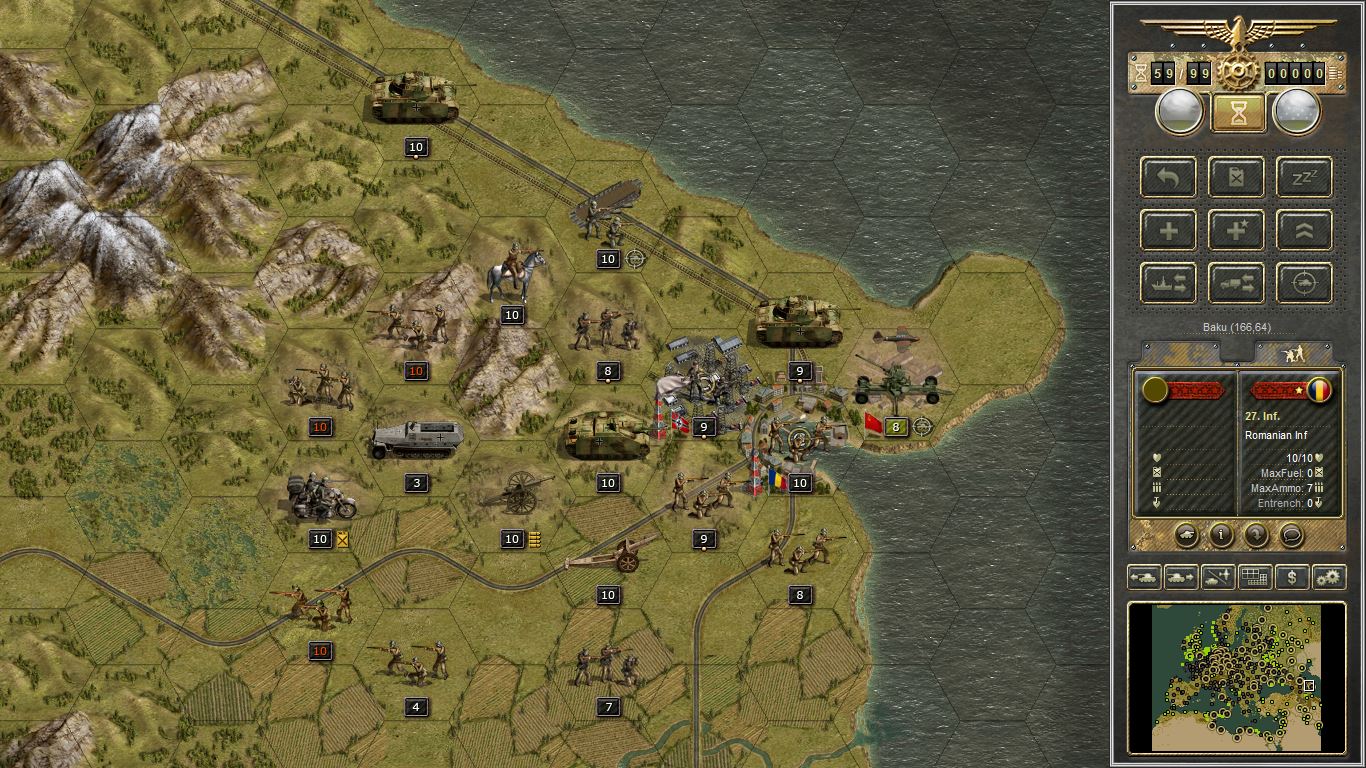Switch to the Romanian flag unit tab
1366x768 pixels.
click(1318, 389)
